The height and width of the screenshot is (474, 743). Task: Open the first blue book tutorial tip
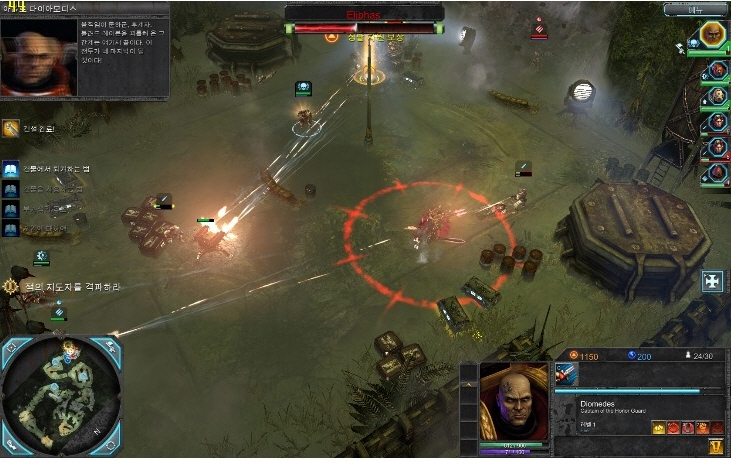click(10, 172)
